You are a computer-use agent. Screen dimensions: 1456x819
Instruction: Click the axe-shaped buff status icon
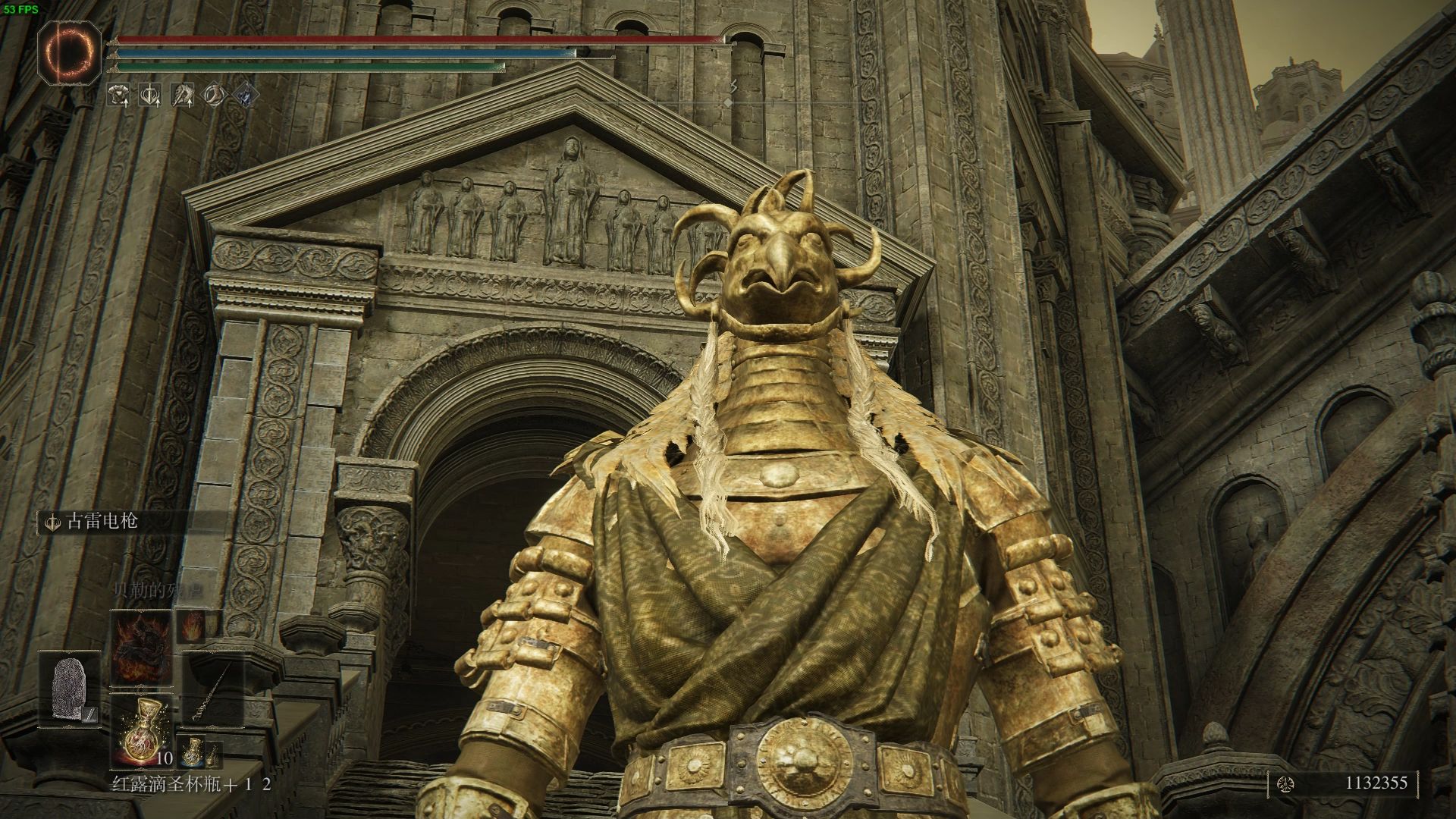click(183, 95)
